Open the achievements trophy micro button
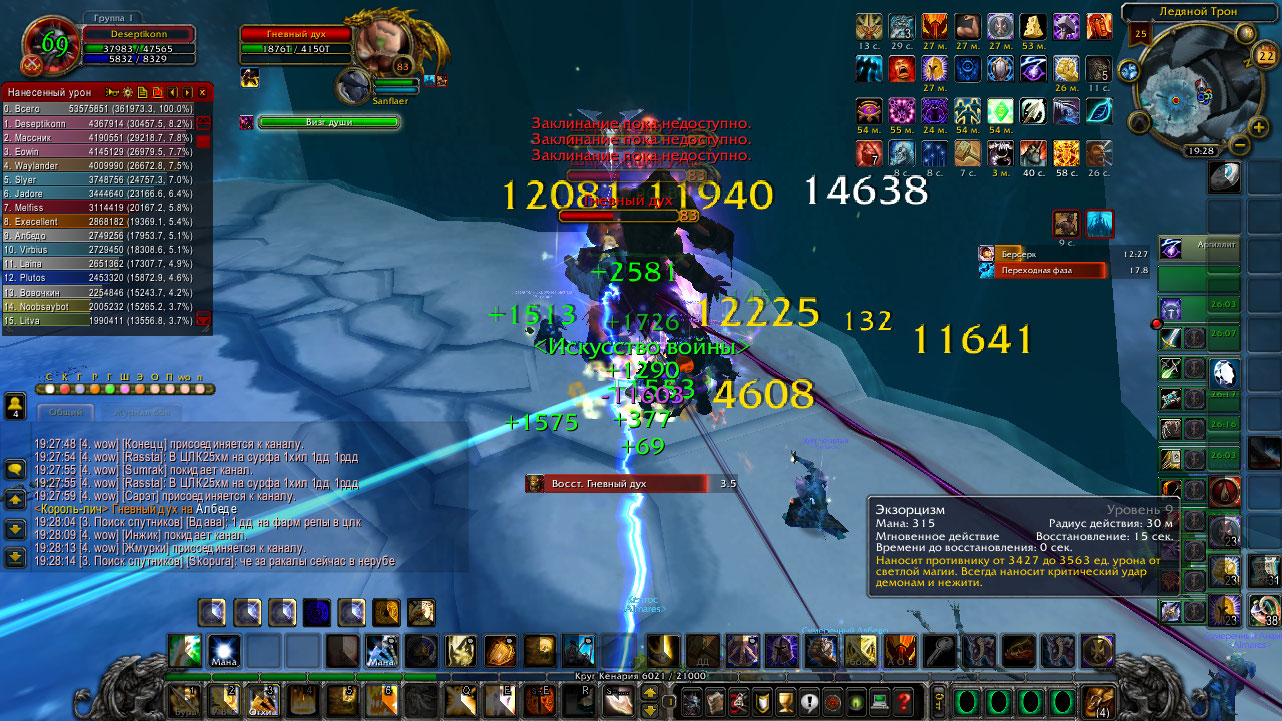The height and width of the screenshot is (721, 1282). (x=785, y=701)
